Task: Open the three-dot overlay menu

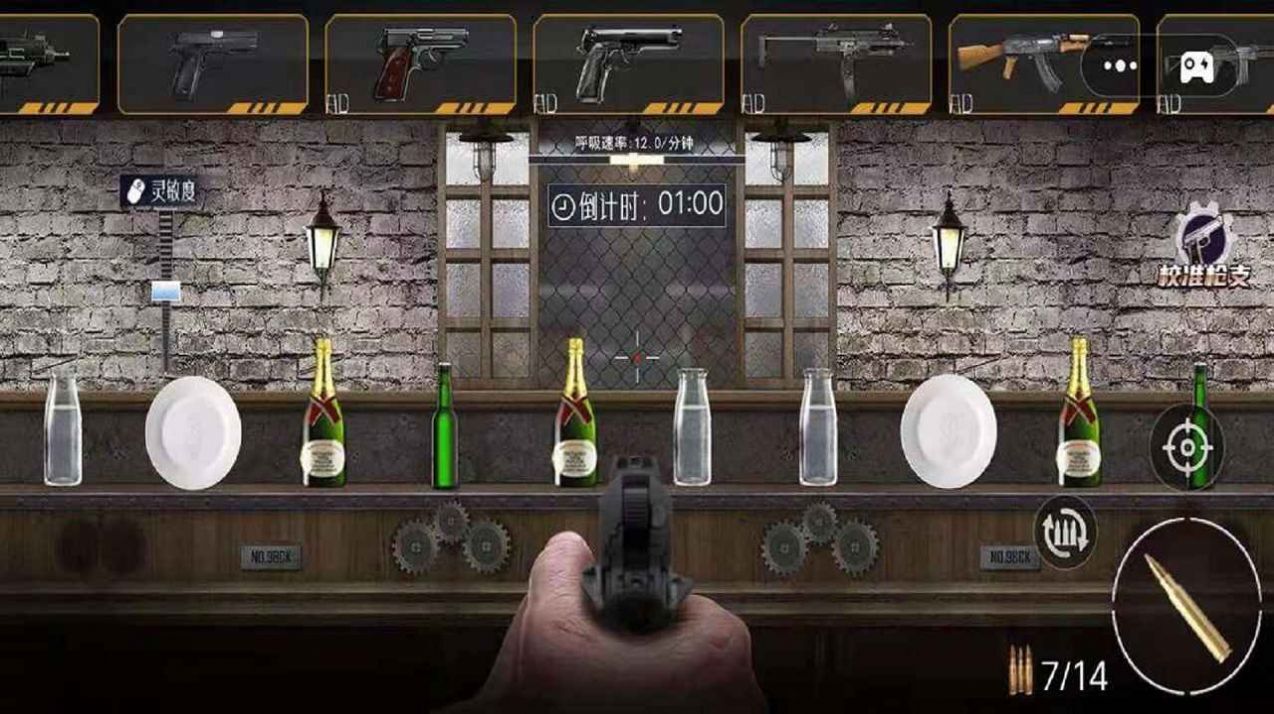Action: tap(1120, 66)
